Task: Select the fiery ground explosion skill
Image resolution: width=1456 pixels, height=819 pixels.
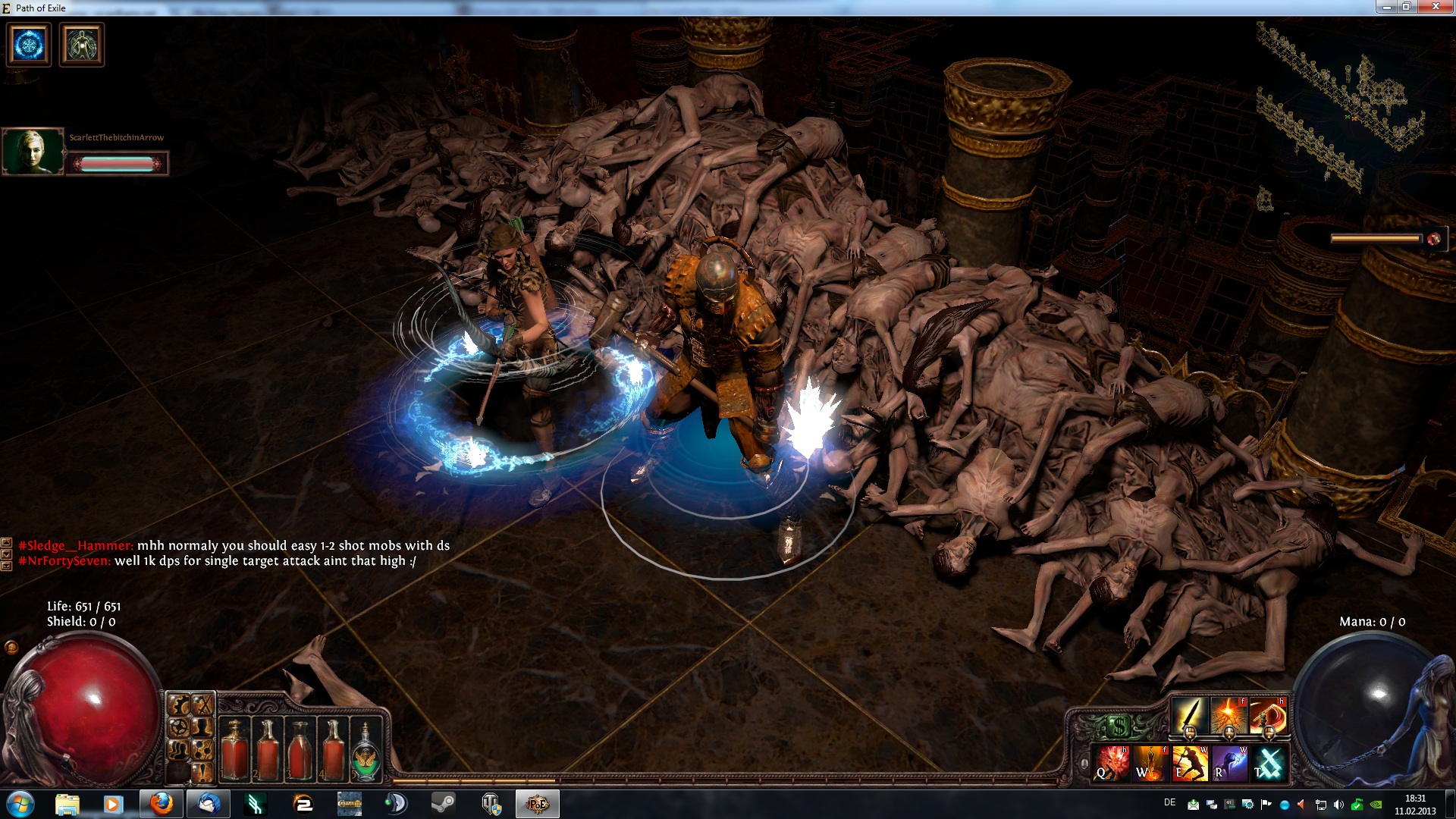Action: coord(1228,715)
